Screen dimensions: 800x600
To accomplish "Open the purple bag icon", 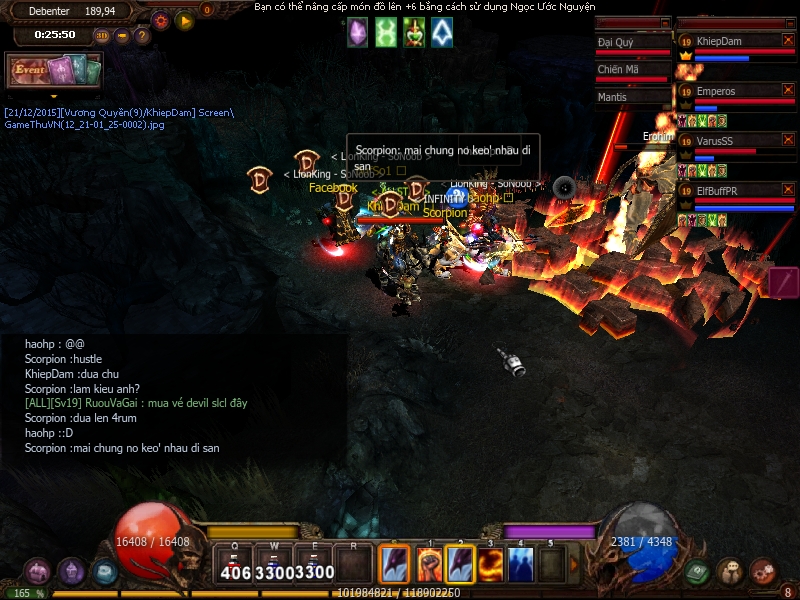I will (38, 572).
